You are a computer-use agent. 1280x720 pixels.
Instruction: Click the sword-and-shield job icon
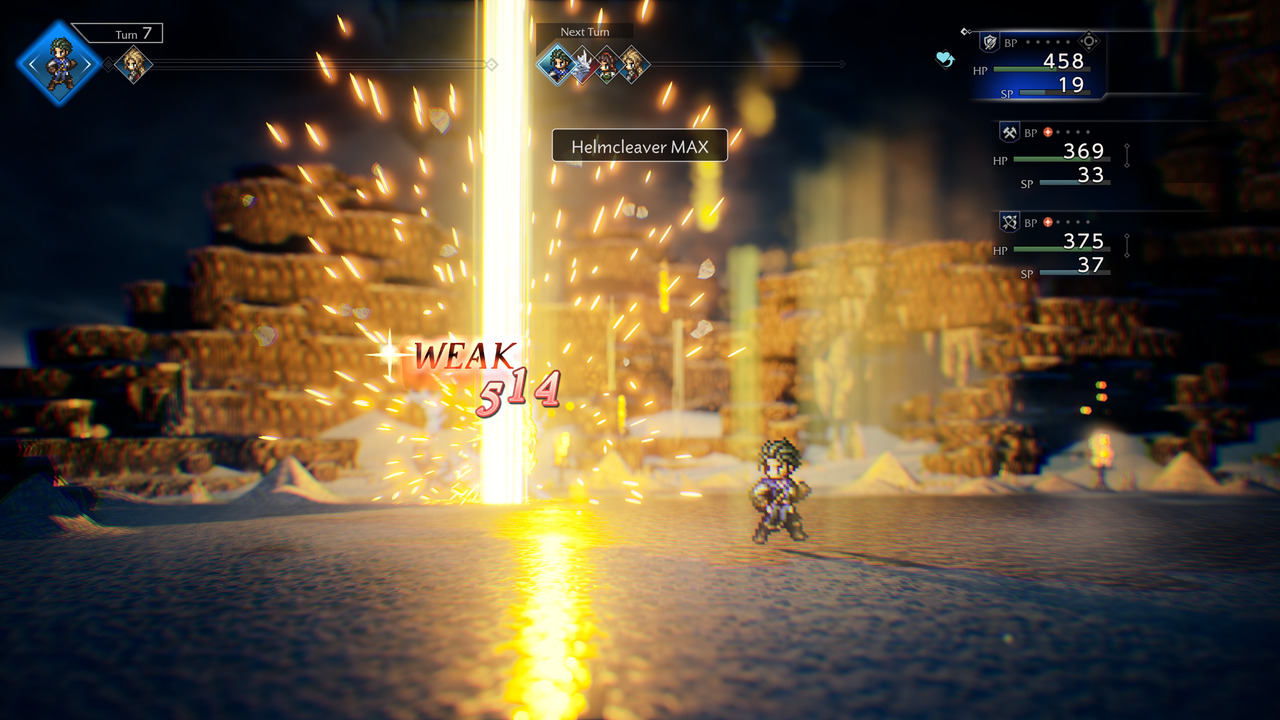click(991, 42)
